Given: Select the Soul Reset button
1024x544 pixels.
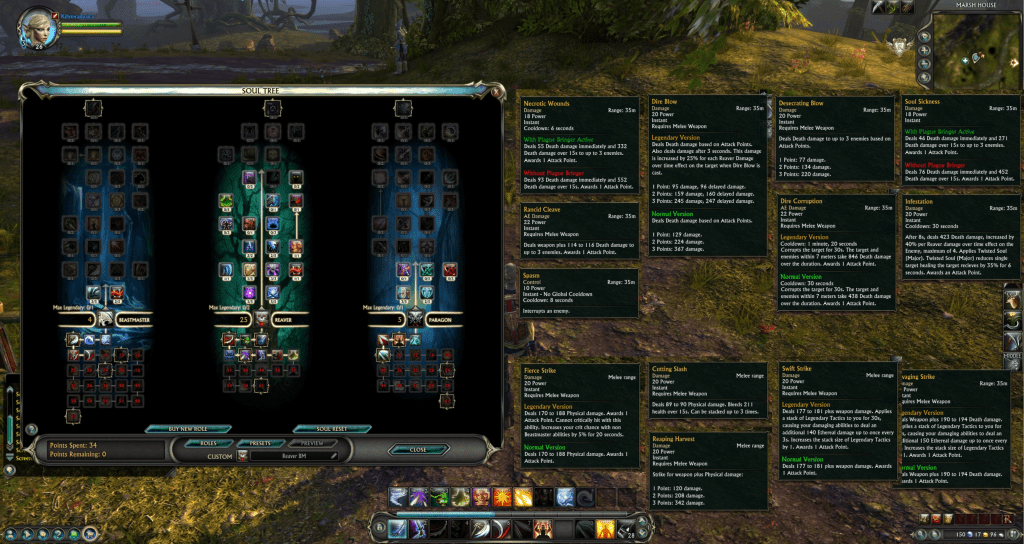Looking at the screenshot, I should pos(331,429).
